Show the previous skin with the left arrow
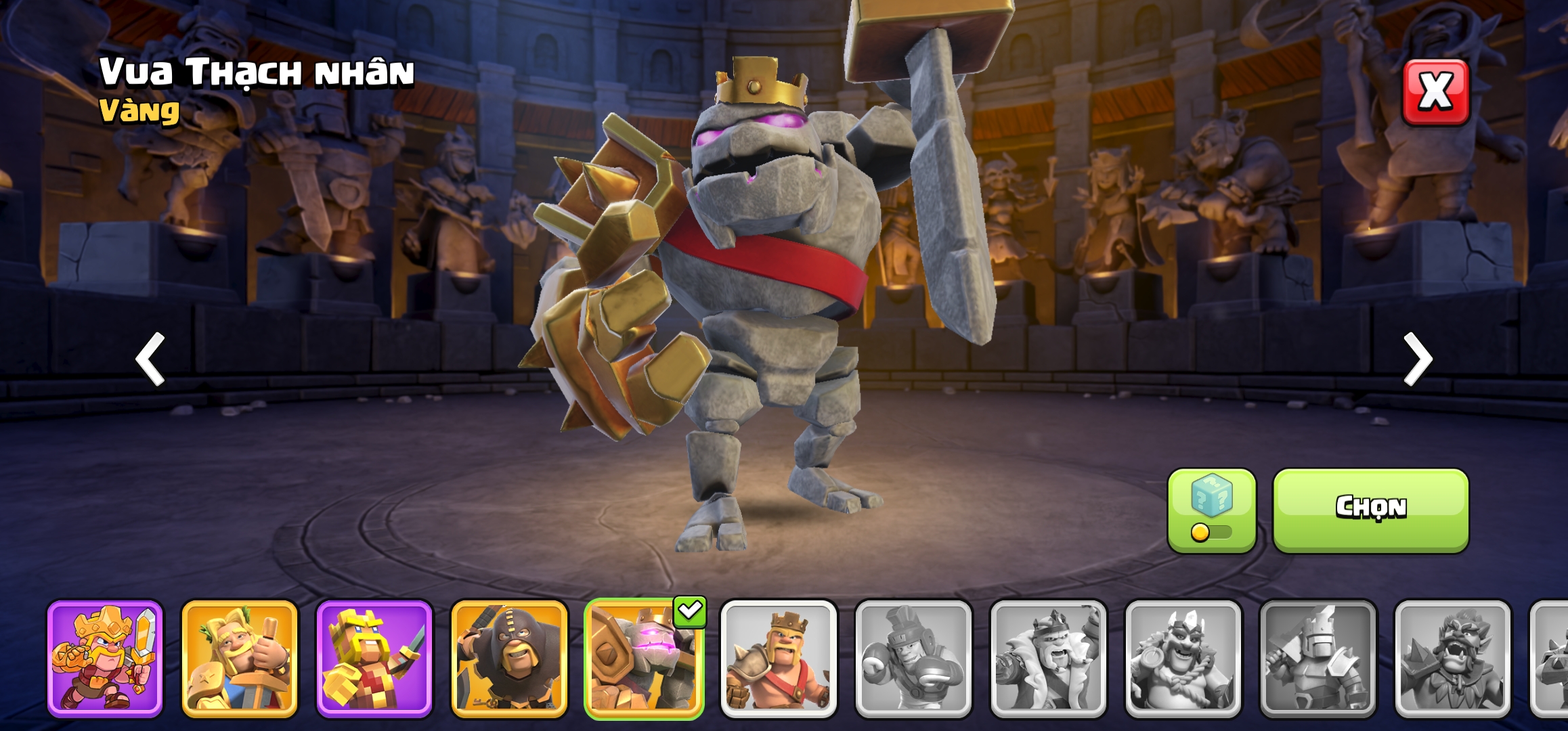1568x731 pixels. pyautogui.click(x=150, y=359)
